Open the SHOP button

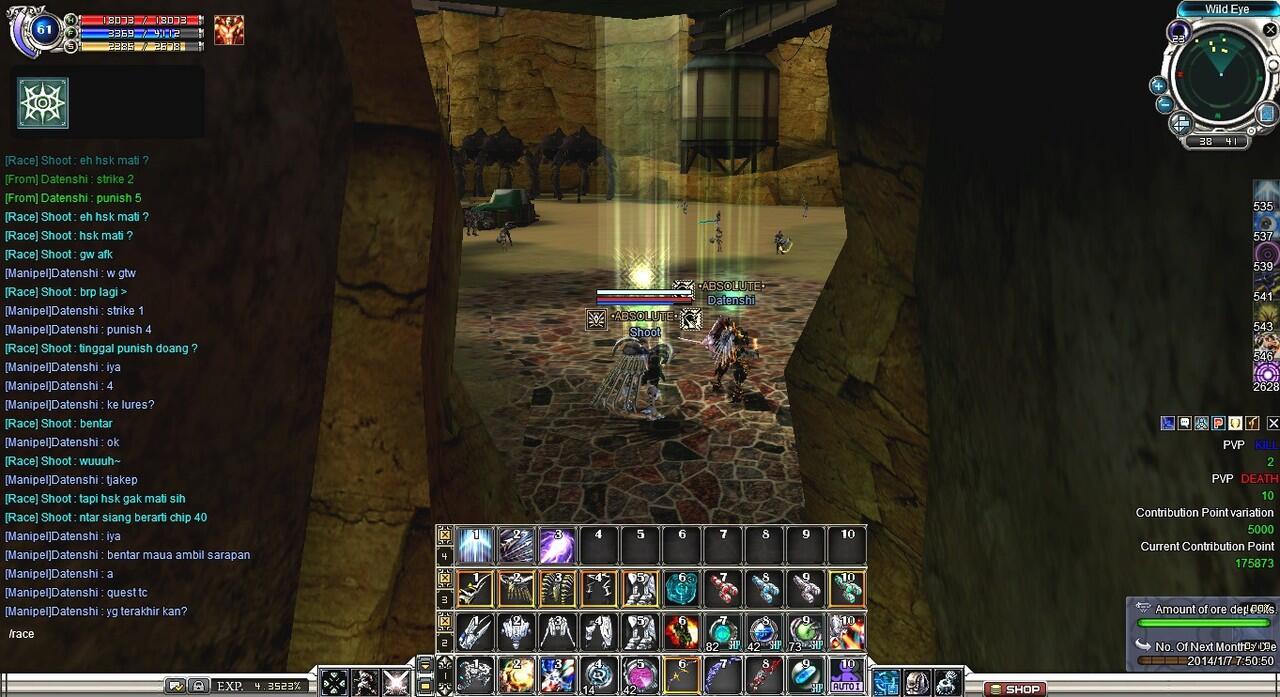point(1015,689)
